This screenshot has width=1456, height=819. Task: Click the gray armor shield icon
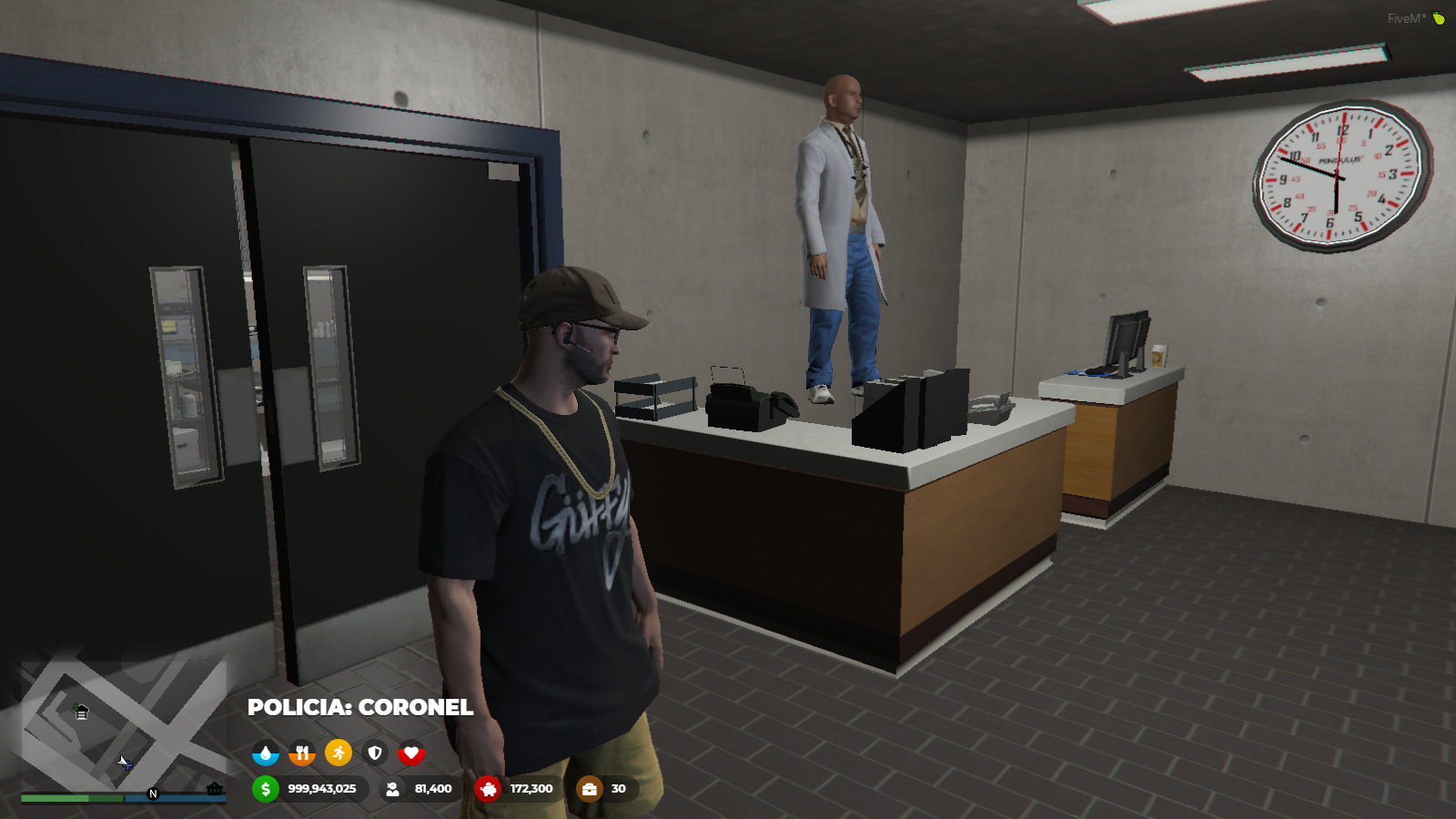(374, 753)
